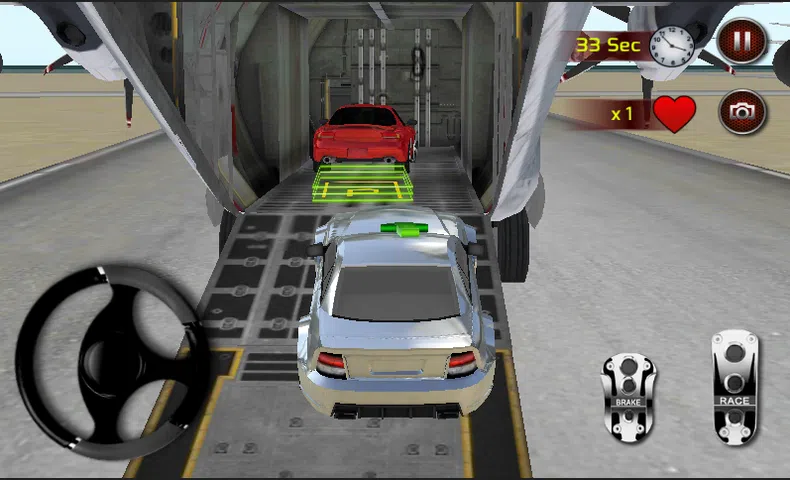Hit the RACE accelerator pedal
The image size is (790, 480).
click(735, 386)
